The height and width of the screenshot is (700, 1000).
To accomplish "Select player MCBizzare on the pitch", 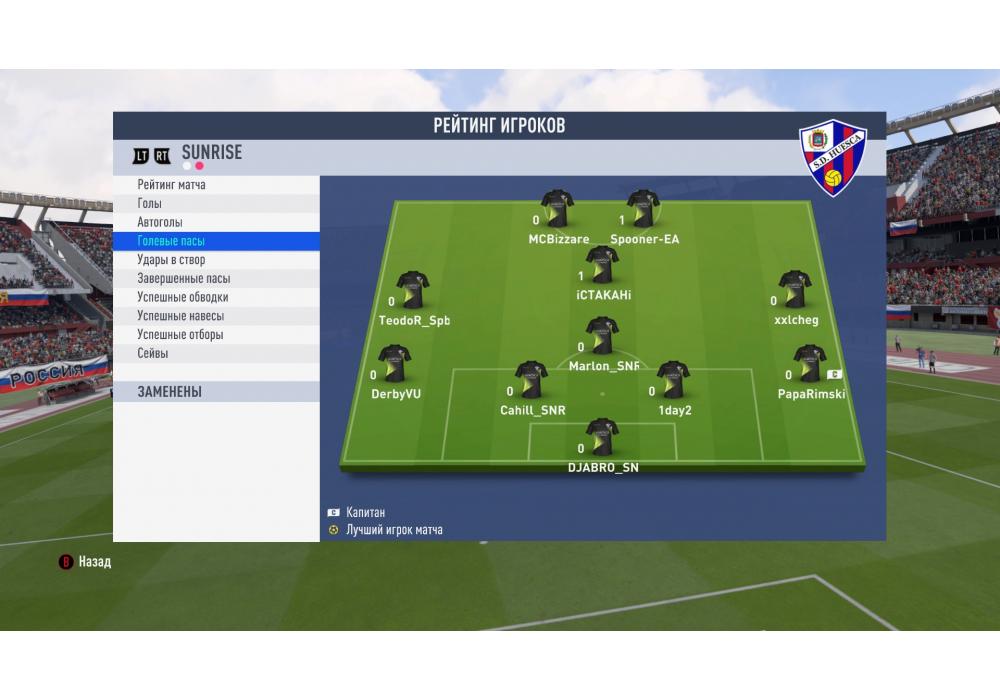I will click(557, 210).
